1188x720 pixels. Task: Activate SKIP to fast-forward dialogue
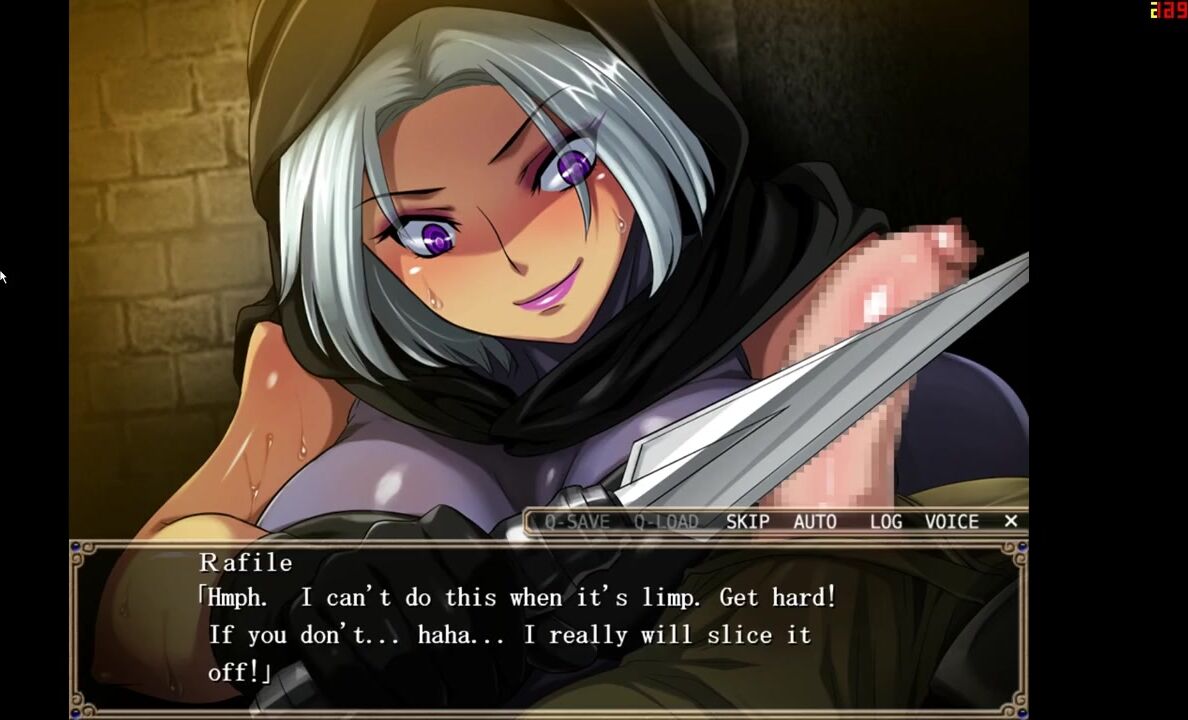click(x=747, y=521)
